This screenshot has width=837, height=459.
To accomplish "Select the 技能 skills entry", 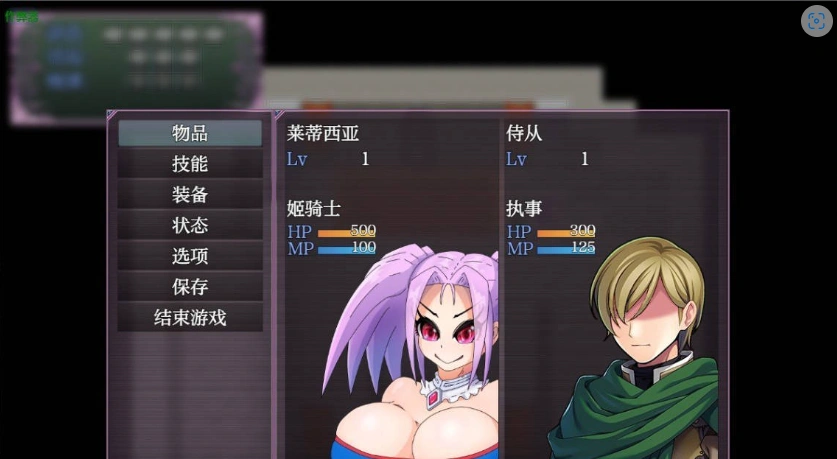I will pos(190,164).
